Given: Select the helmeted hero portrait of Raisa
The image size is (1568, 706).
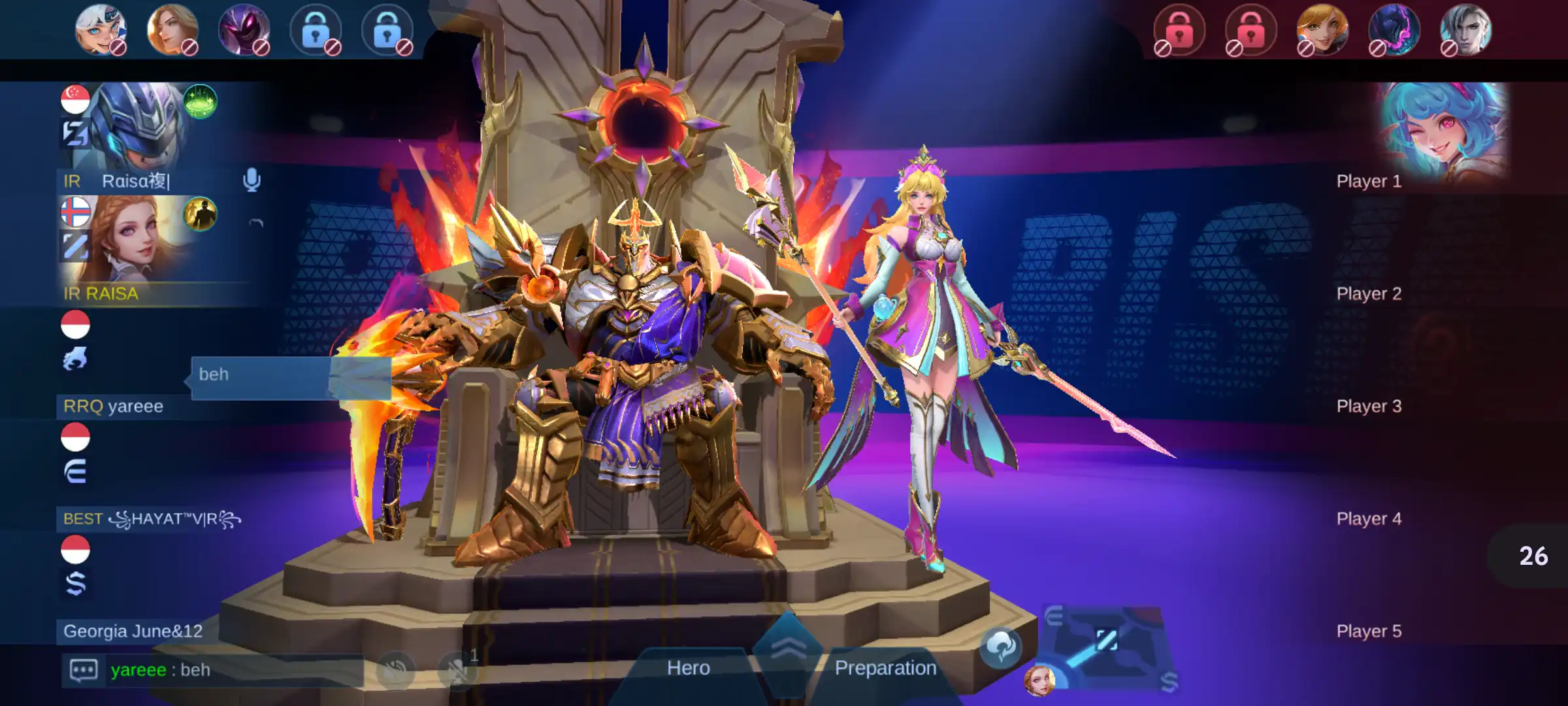Looking at the screenshot, I should pos(137,124).
